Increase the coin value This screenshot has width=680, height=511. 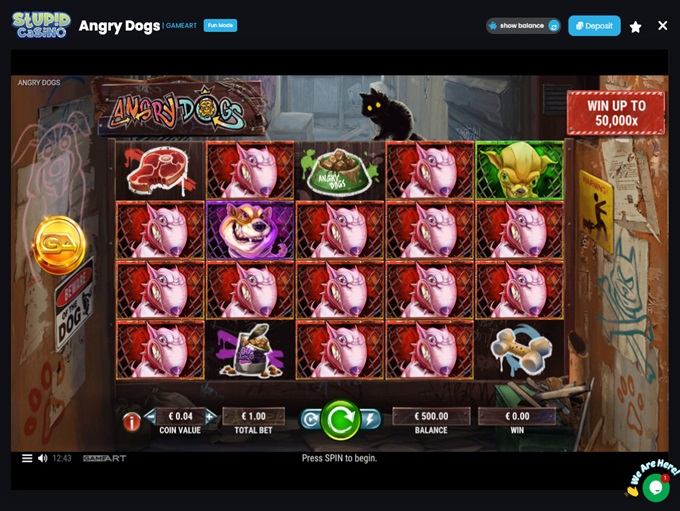[x=210, y=416]
